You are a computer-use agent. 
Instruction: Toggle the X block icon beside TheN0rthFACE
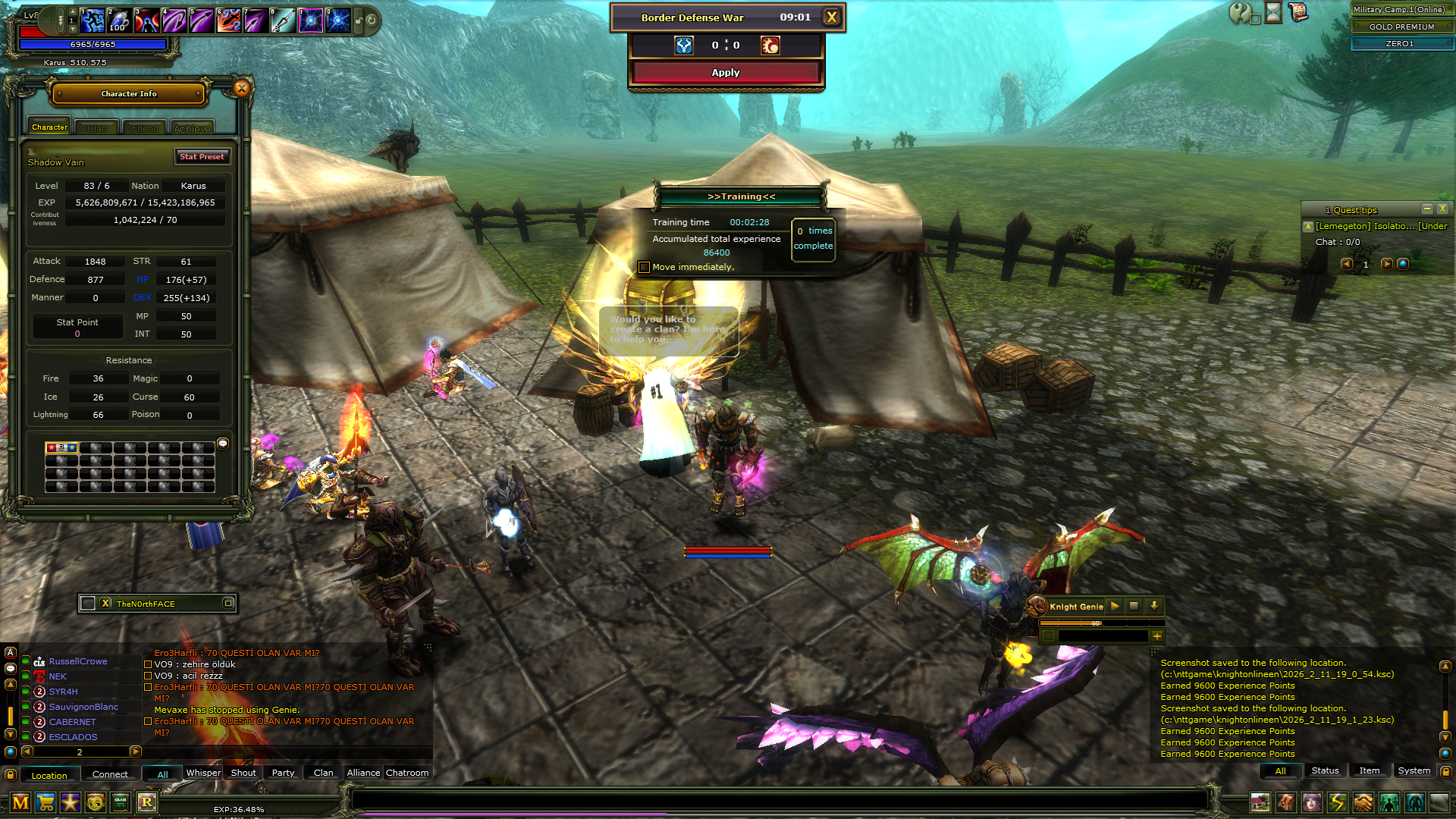point(105,603)
